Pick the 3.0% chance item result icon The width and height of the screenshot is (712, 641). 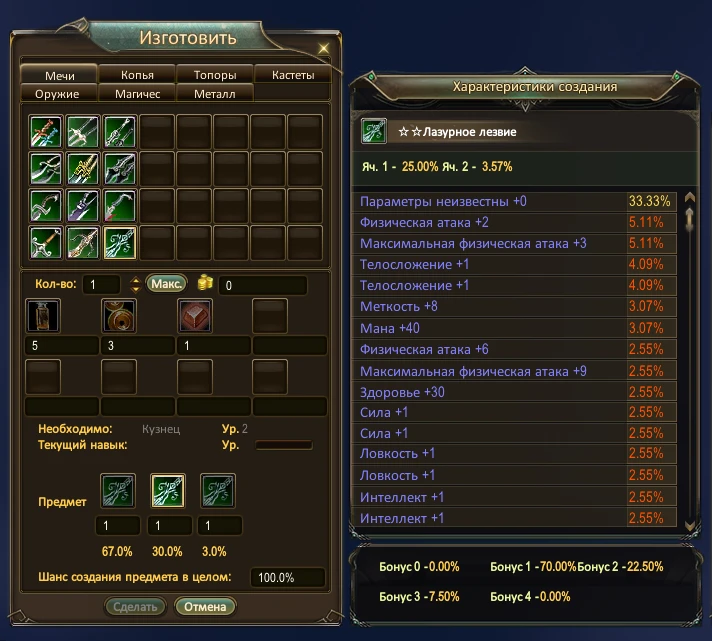218,491
